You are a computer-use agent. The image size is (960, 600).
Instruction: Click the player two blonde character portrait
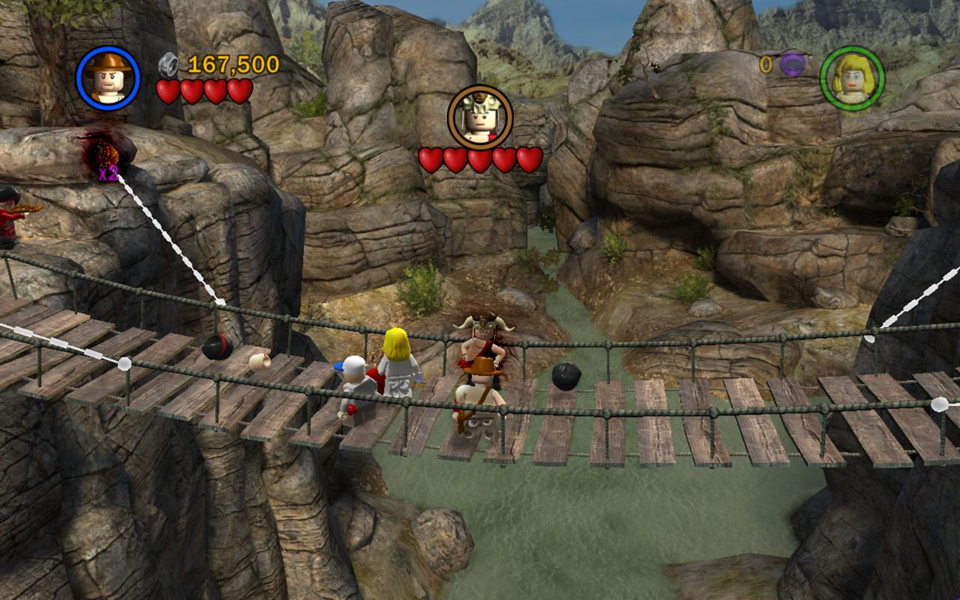pyautogui.click(x=851, y=78)
